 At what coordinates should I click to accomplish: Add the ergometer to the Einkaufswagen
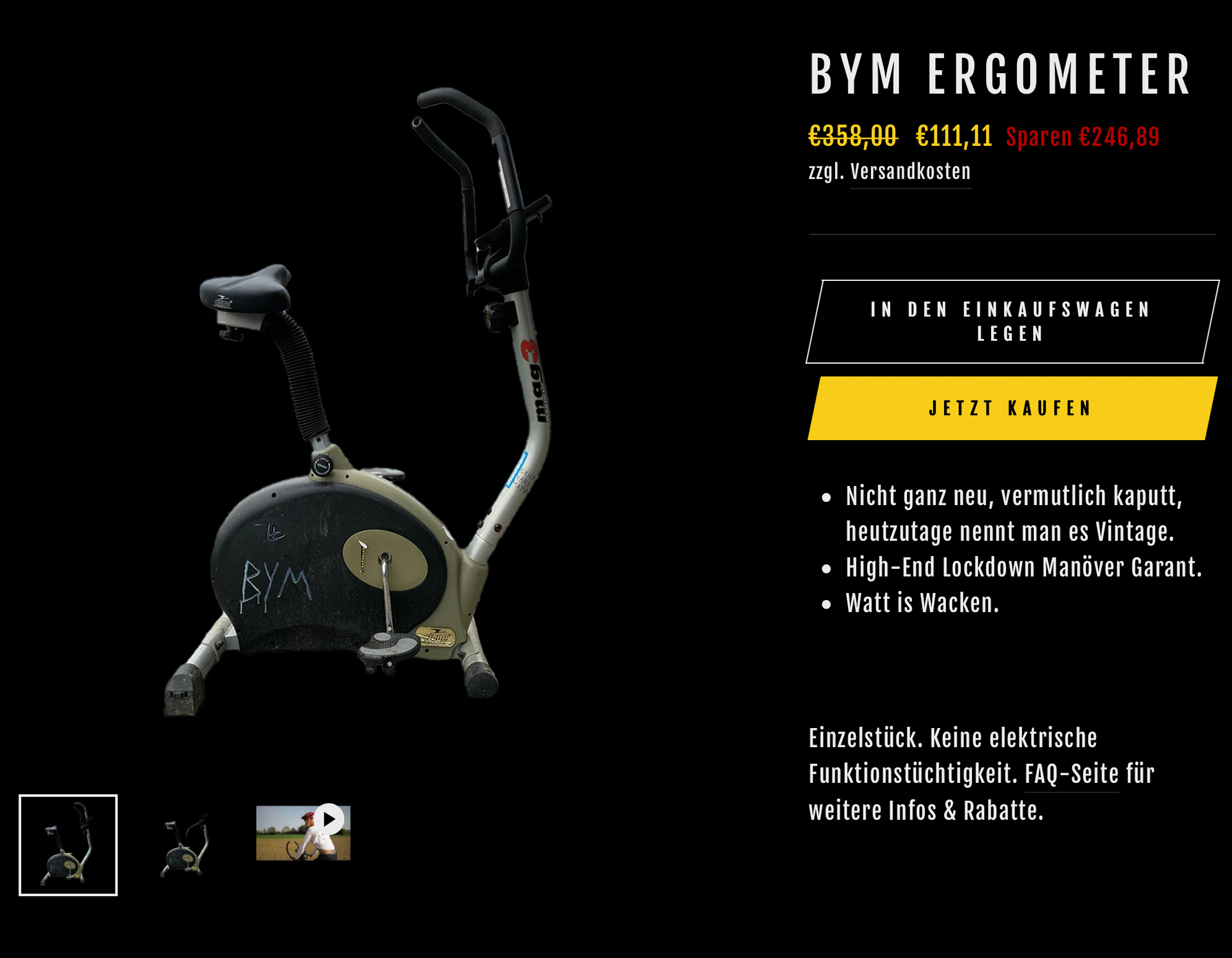tap(1012, 322)
